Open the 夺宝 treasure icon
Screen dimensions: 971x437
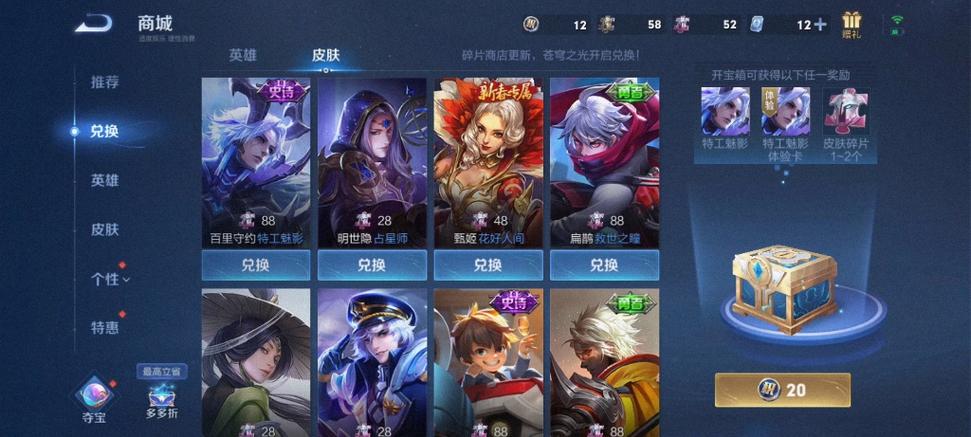(93, 395)
